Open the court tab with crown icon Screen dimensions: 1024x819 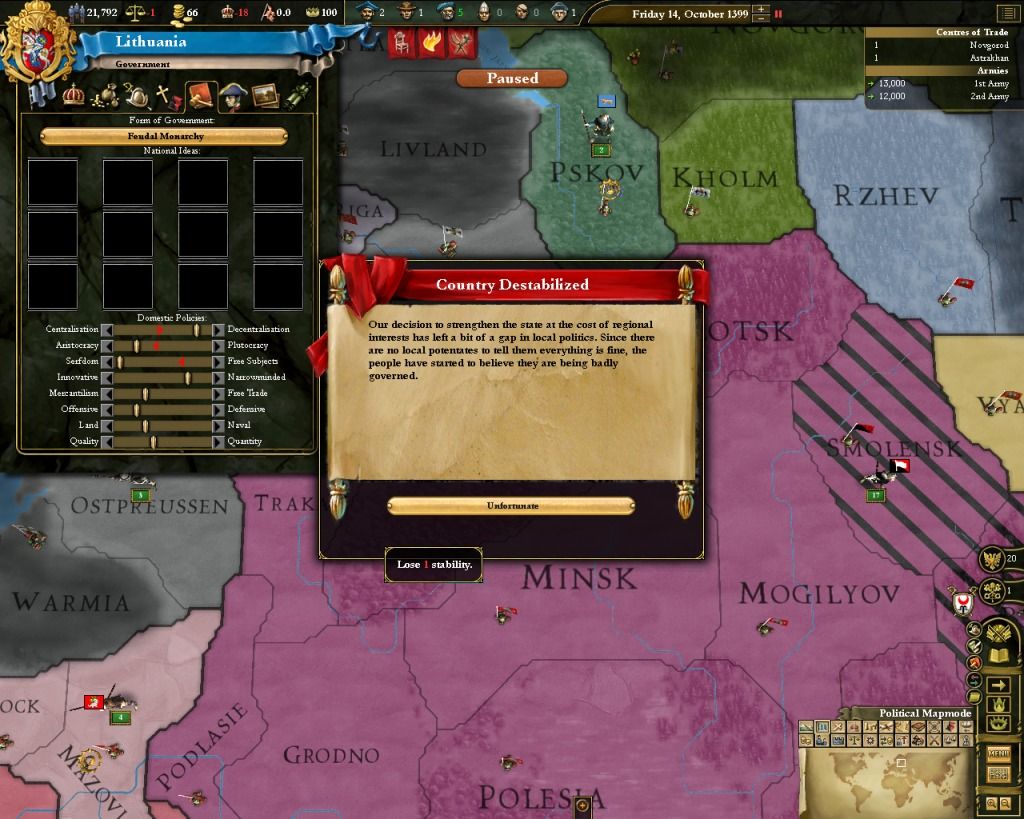[x=73, y=96]
